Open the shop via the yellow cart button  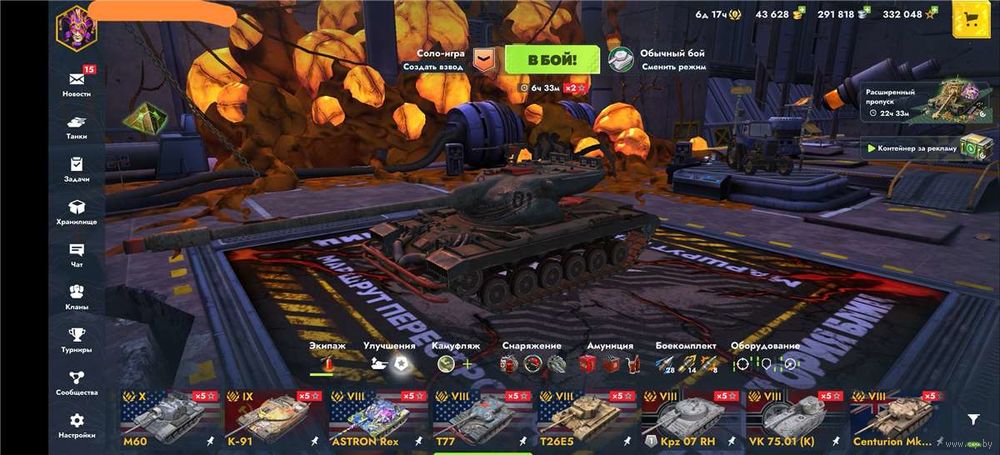pyautogui.click(x=968, y=17)
